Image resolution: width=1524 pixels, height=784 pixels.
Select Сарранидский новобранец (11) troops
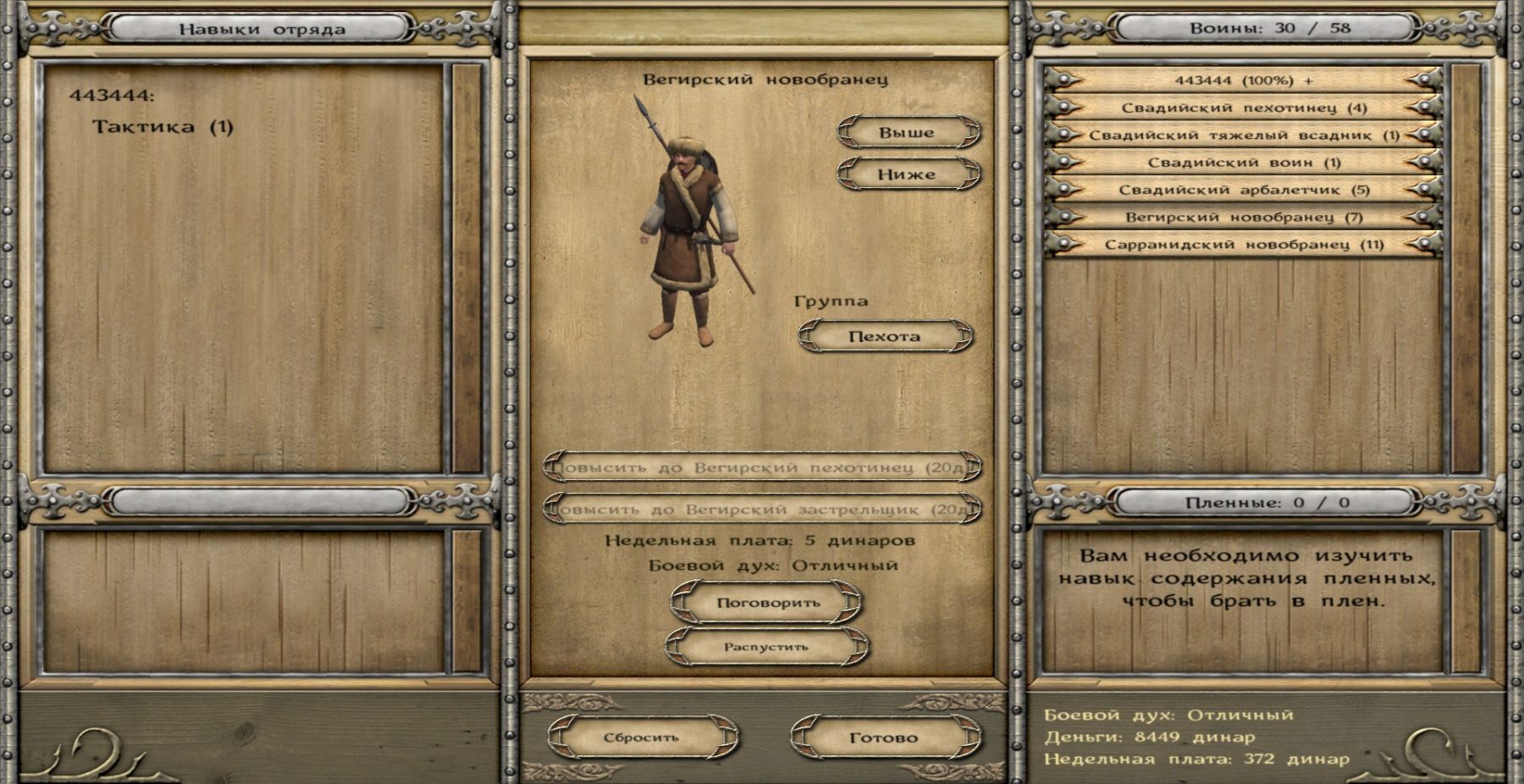[1244, 245]
